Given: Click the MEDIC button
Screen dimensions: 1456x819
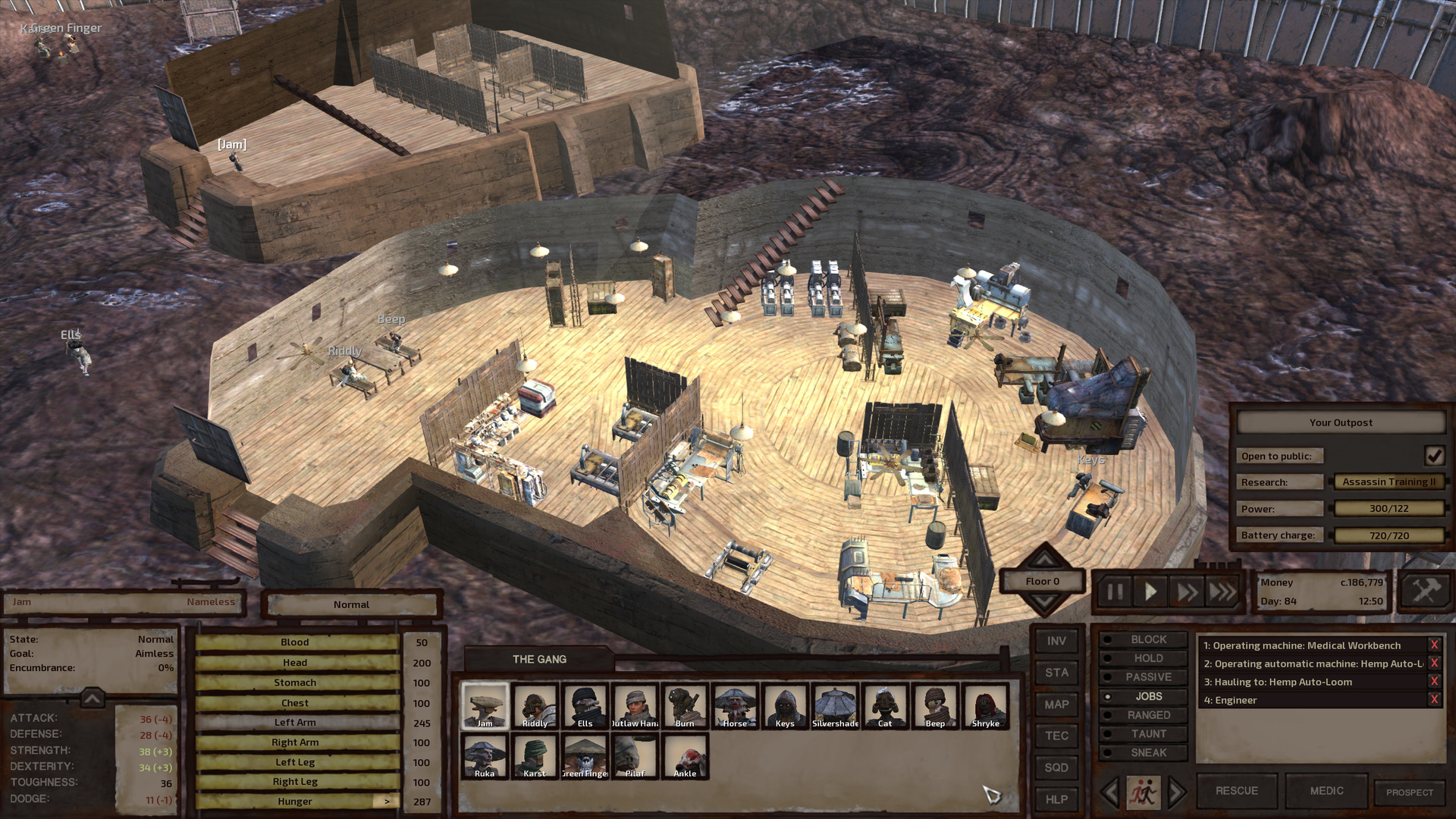Looking at the screenshot, I should click(x=1327, y=790).
